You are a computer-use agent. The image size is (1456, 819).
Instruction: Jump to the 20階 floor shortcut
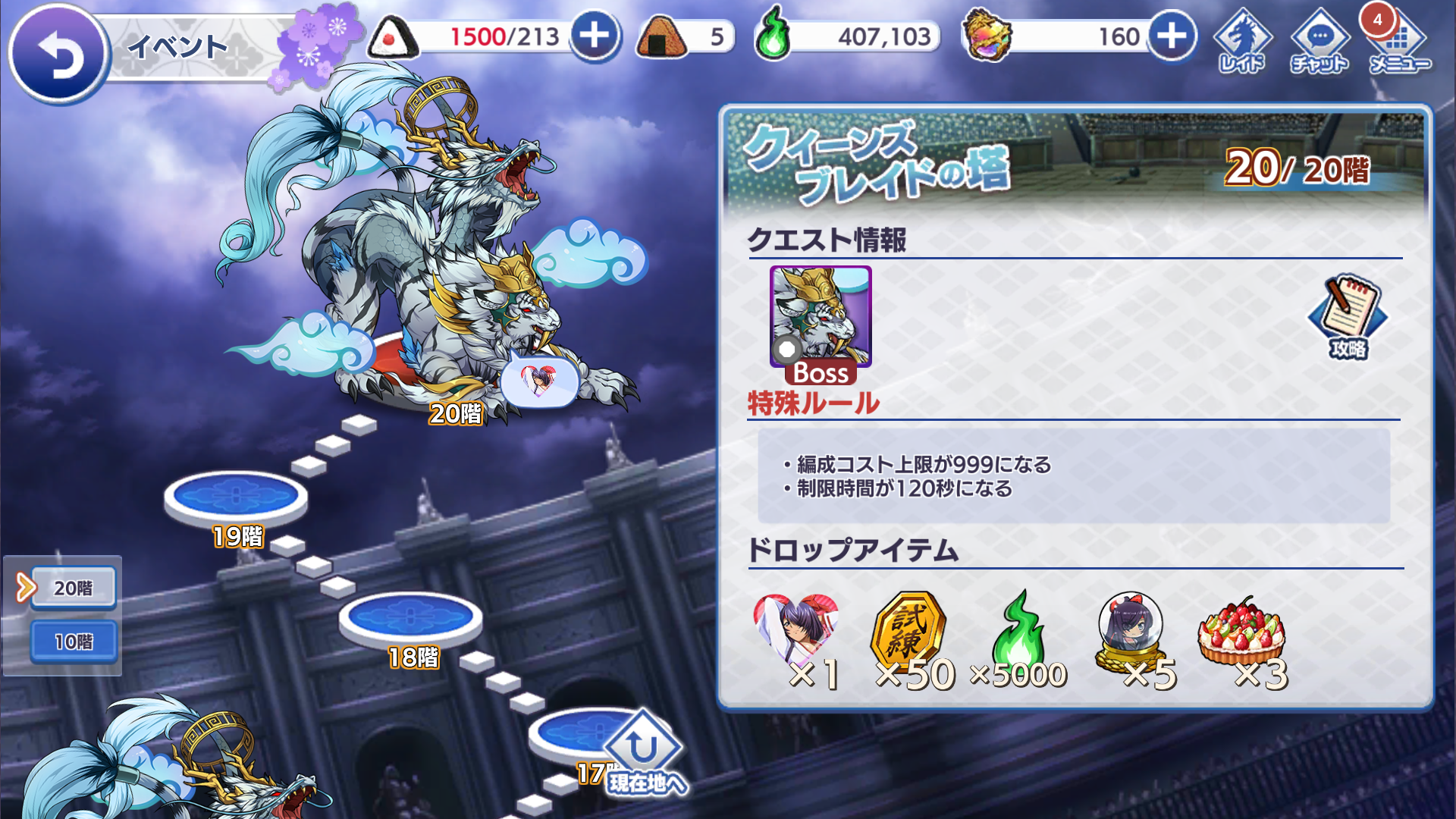coord(74,588)
